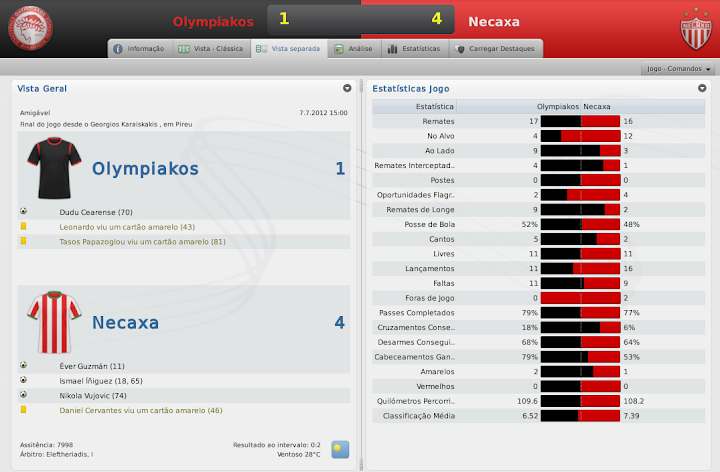Open the Informação tab

(138, 48)
